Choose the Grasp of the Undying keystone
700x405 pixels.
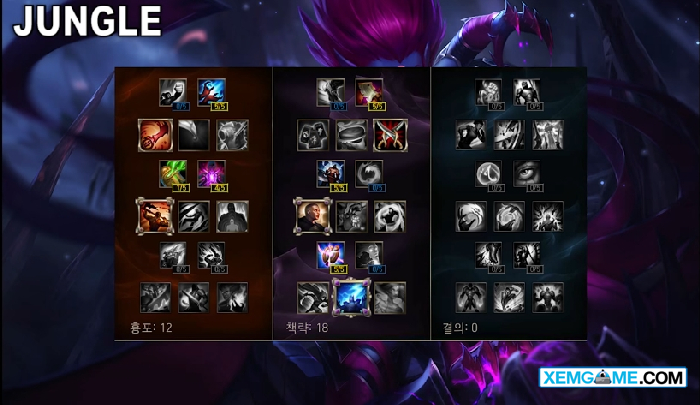pyautogui.click(x=469, y=296)
